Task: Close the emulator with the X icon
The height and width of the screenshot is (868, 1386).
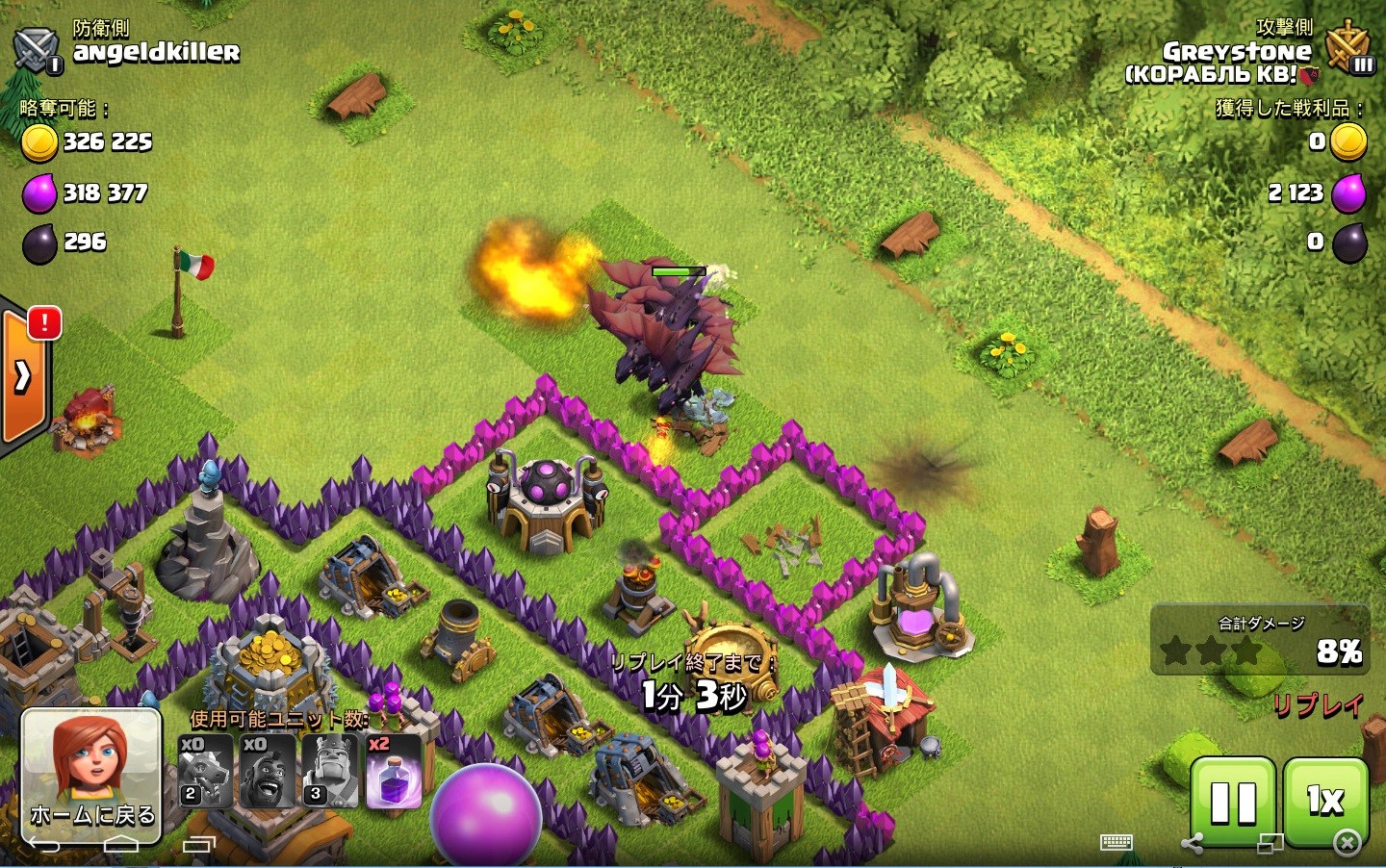Action: pyautogui.click(x=1347, y=844)
